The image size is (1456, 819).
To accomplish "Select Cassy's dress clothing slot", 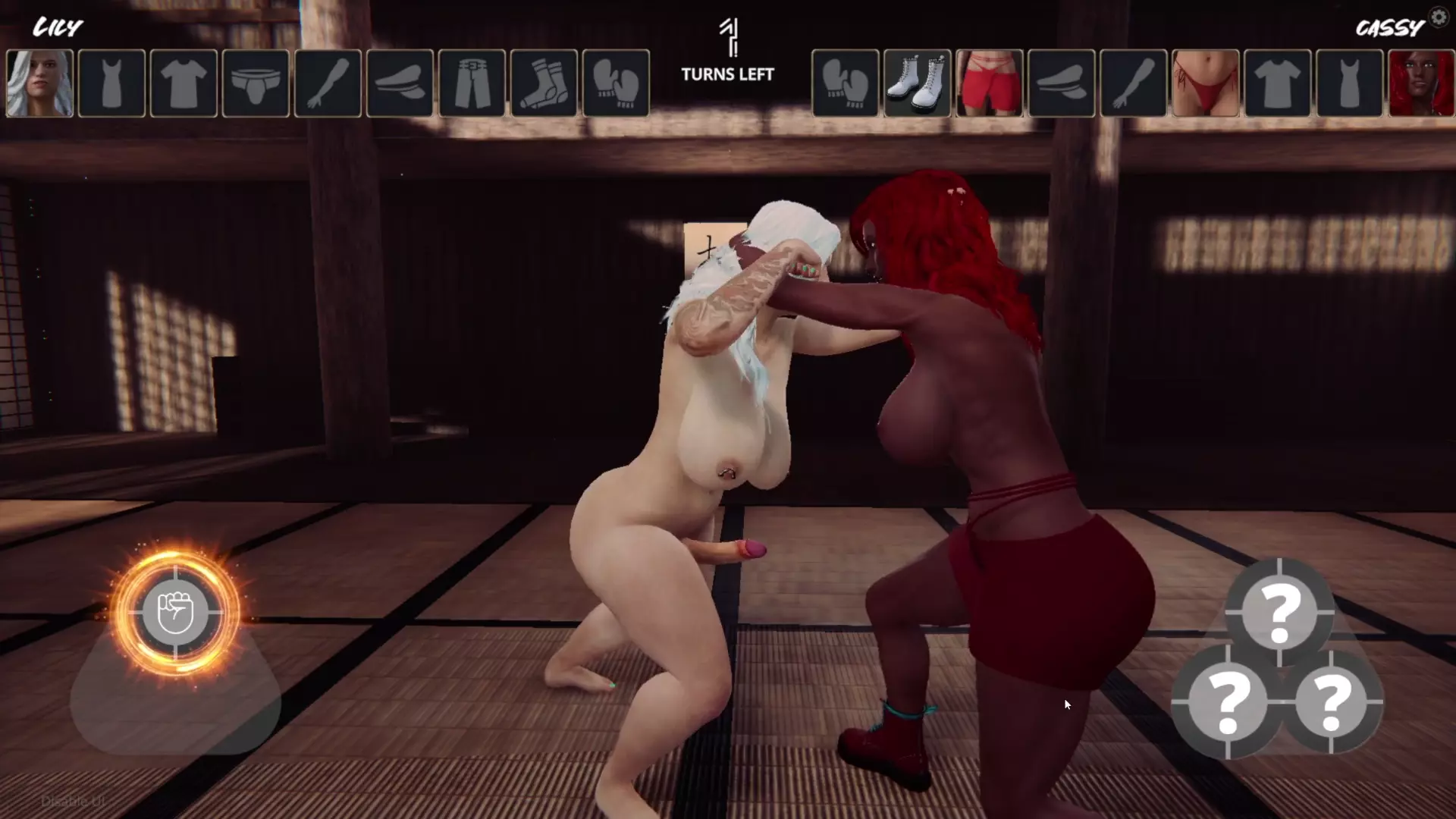I will point(1349,83).
